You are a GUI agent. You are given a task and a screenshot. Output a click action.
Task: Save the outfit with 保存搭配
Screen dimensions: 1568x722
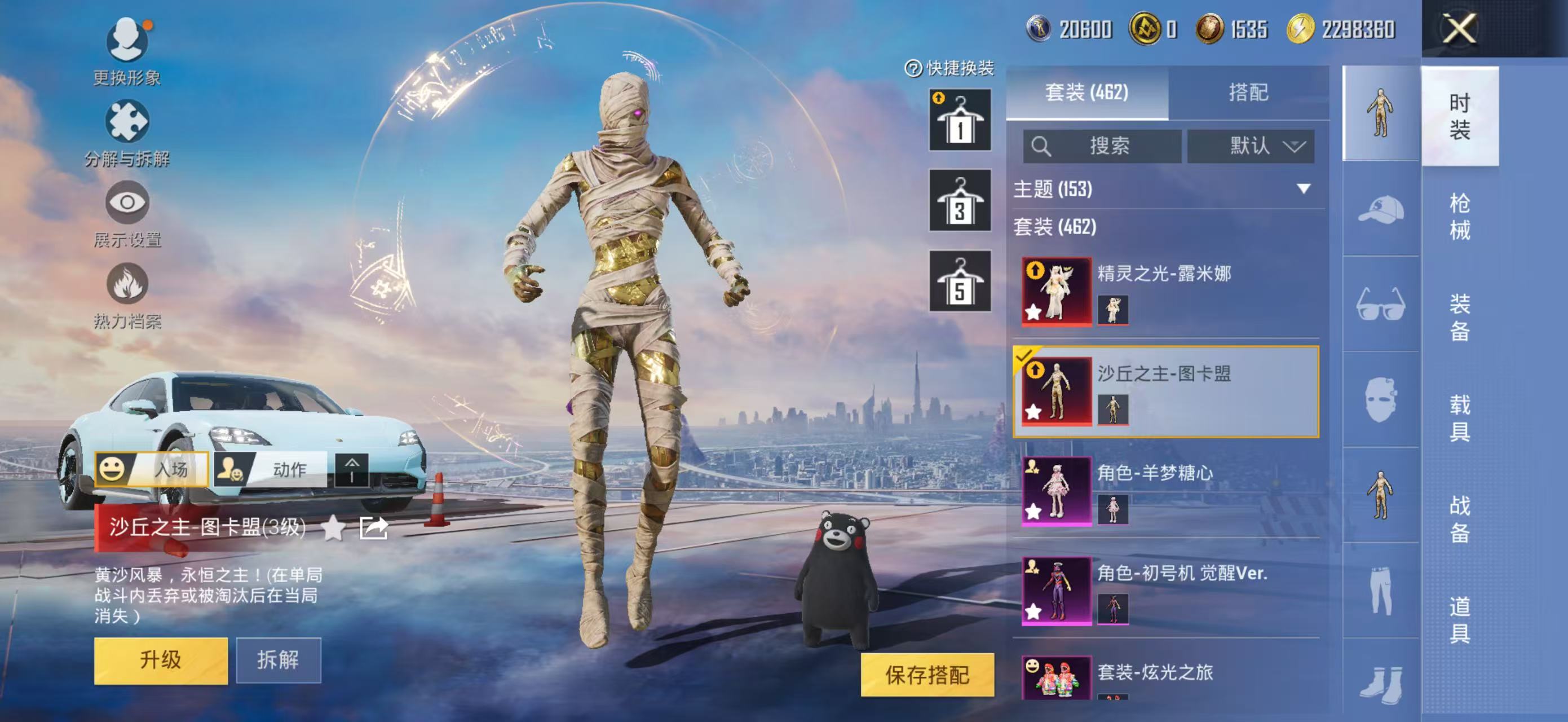pos(926,675)
